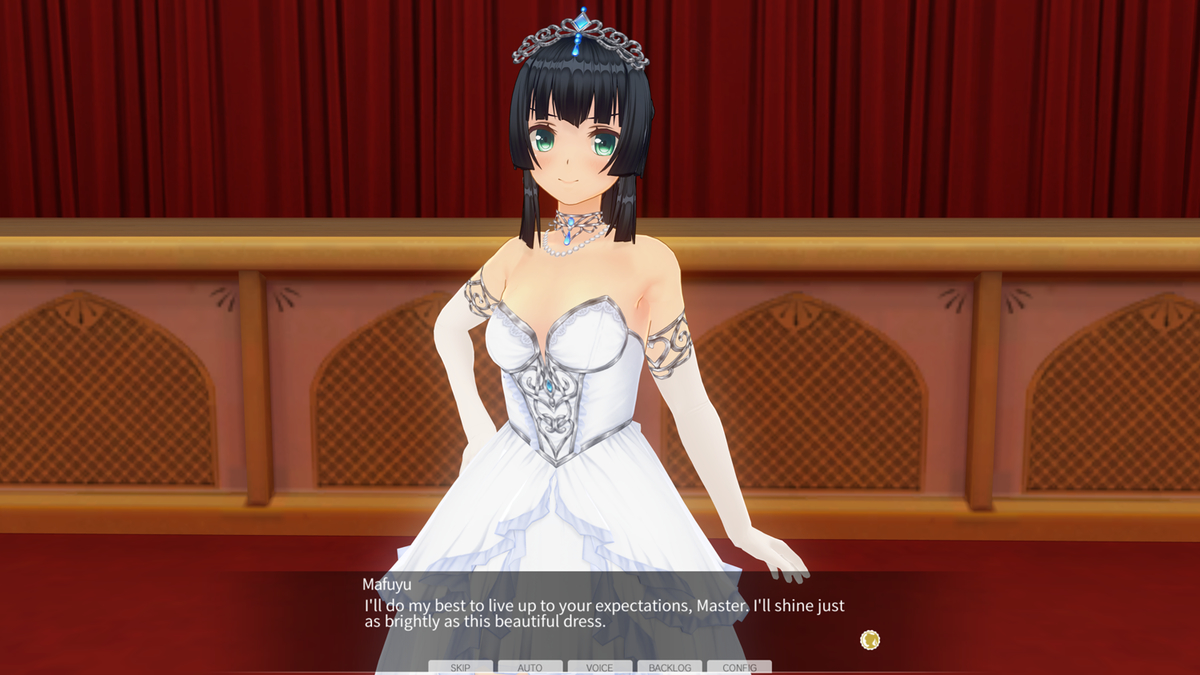Replay the line with VOICE button

coord(600,667)
